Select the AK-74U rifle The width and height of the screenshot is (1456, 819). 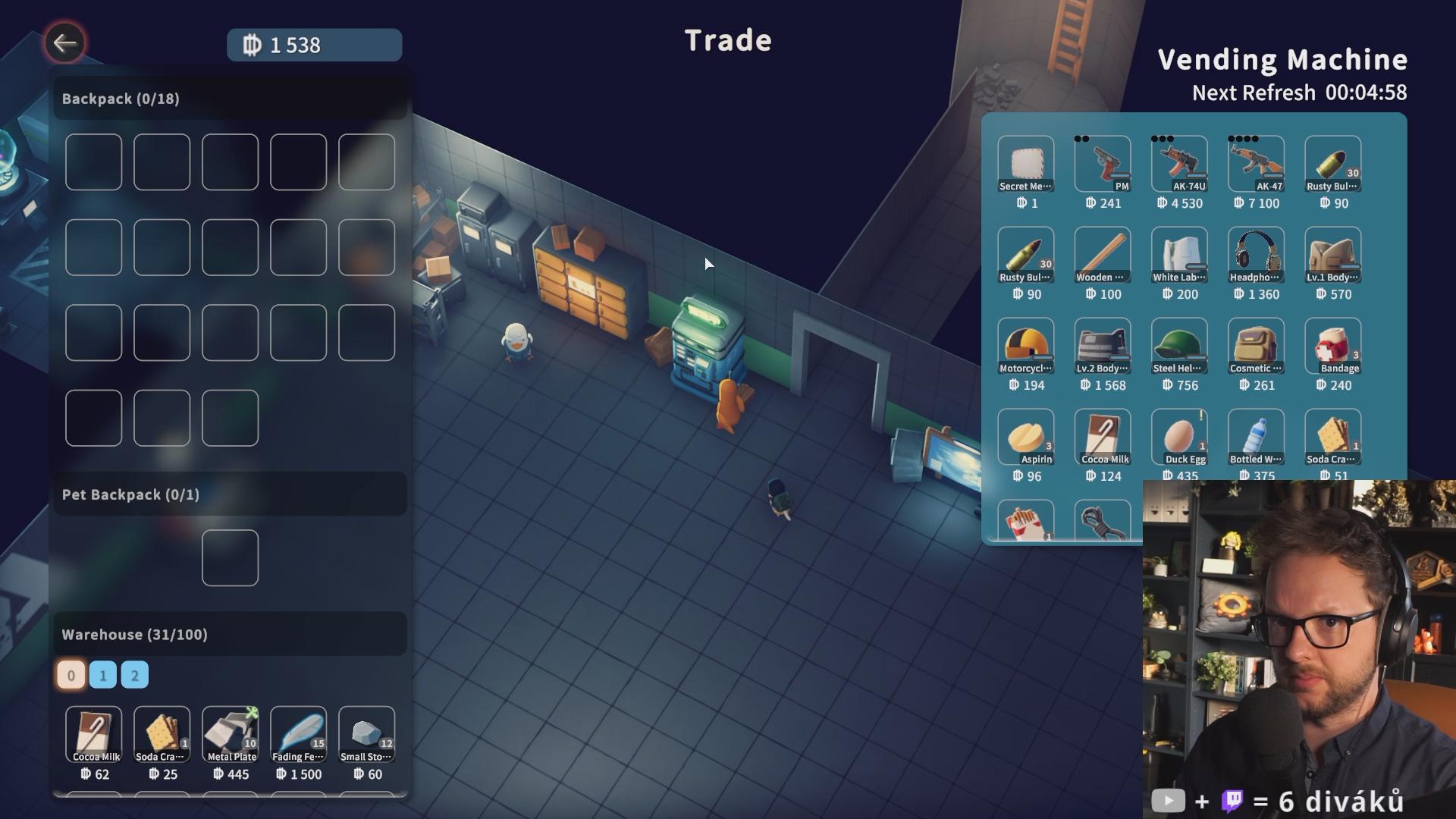[x=1179, y=164]
